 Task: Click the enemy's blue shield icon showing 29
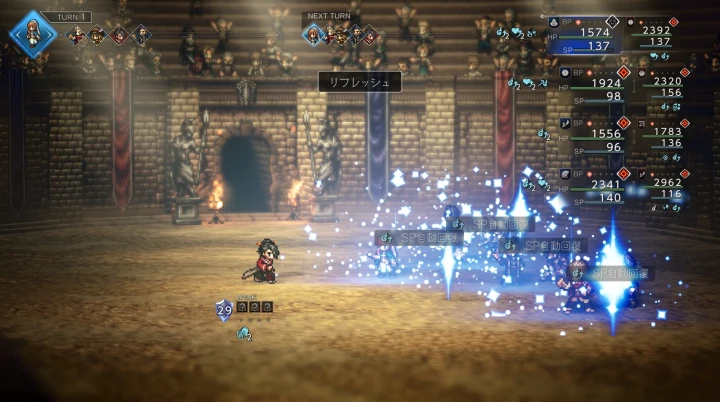point(224,311)
